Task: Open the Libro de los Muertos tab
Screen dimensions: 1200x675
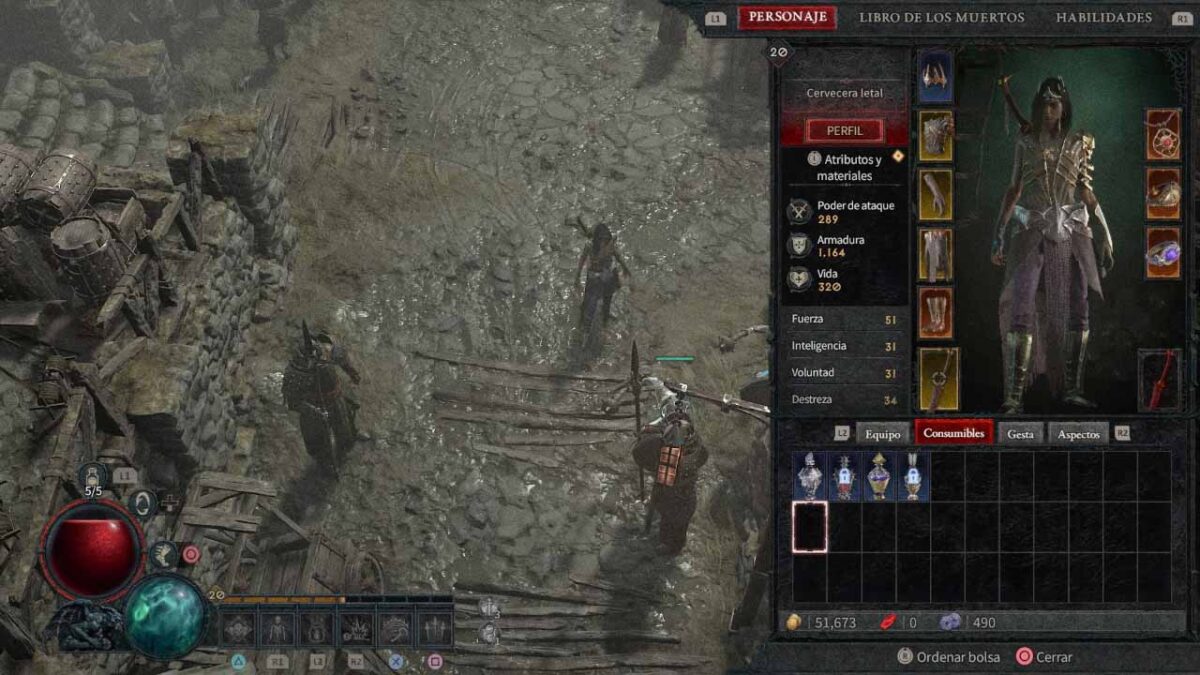Action: click(x=941, y=18)
